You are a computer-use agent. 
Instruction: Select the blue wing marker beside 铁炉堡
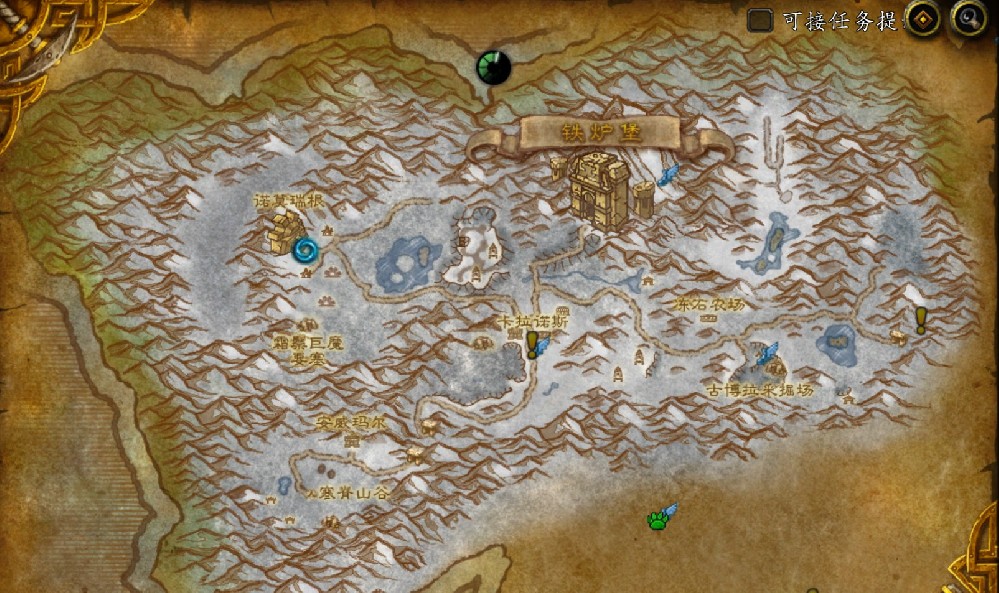tap(669, 175)
